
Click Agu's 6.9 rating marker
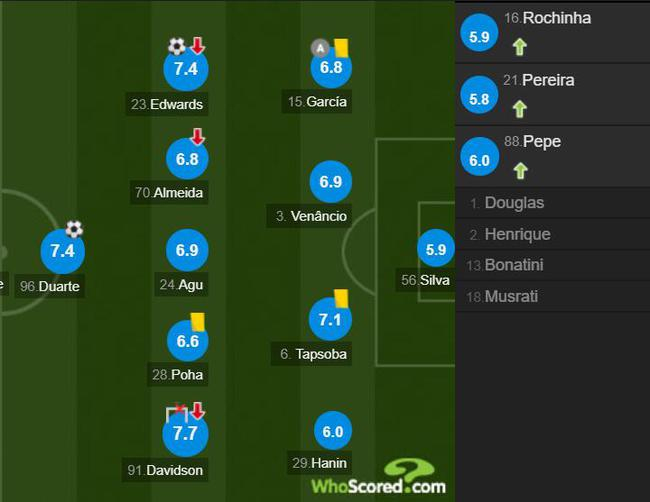186,251
